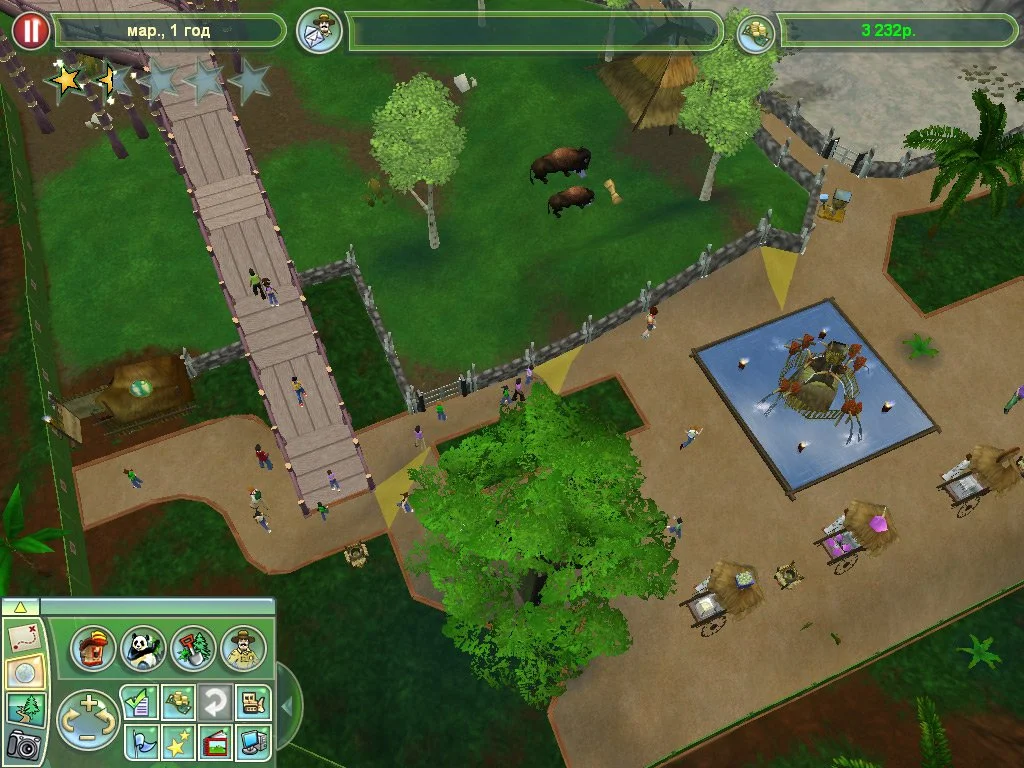Zoom in with the plus control
Image resolution: width=1024 pixels, height=768 pixels.
click(x=89, y=704)
